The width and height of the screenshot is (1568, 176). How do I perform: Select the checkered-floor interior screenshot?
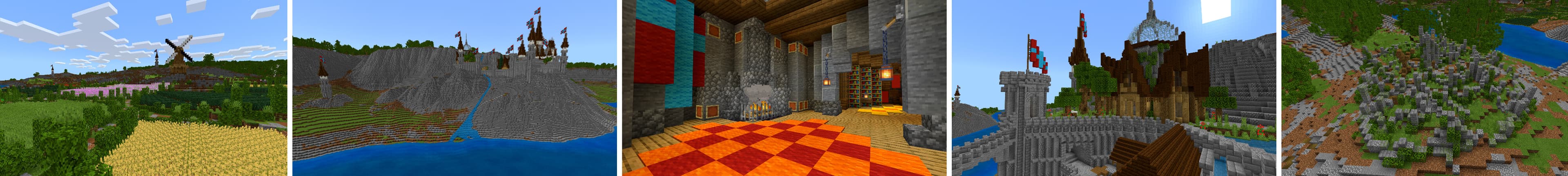[784, 88]
